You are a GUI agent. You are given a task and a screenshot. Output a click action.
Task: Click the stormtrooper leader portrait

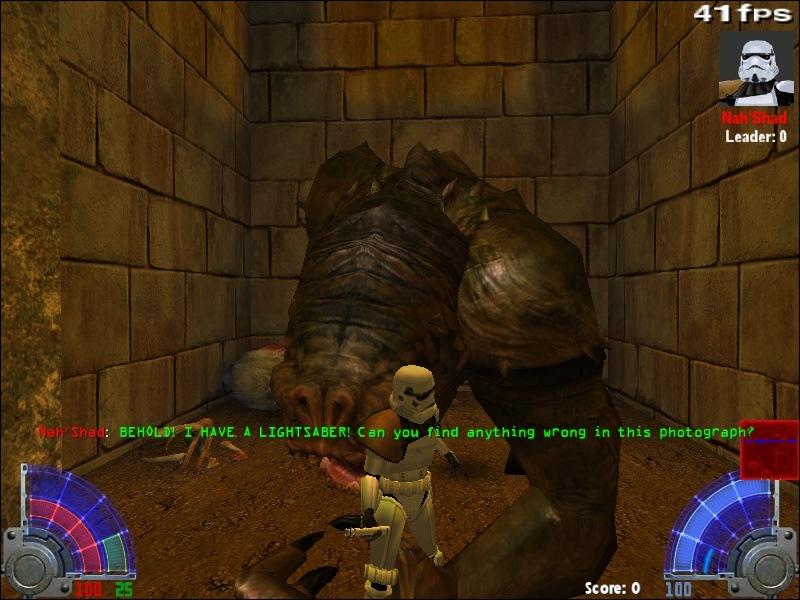pos(755,68)
